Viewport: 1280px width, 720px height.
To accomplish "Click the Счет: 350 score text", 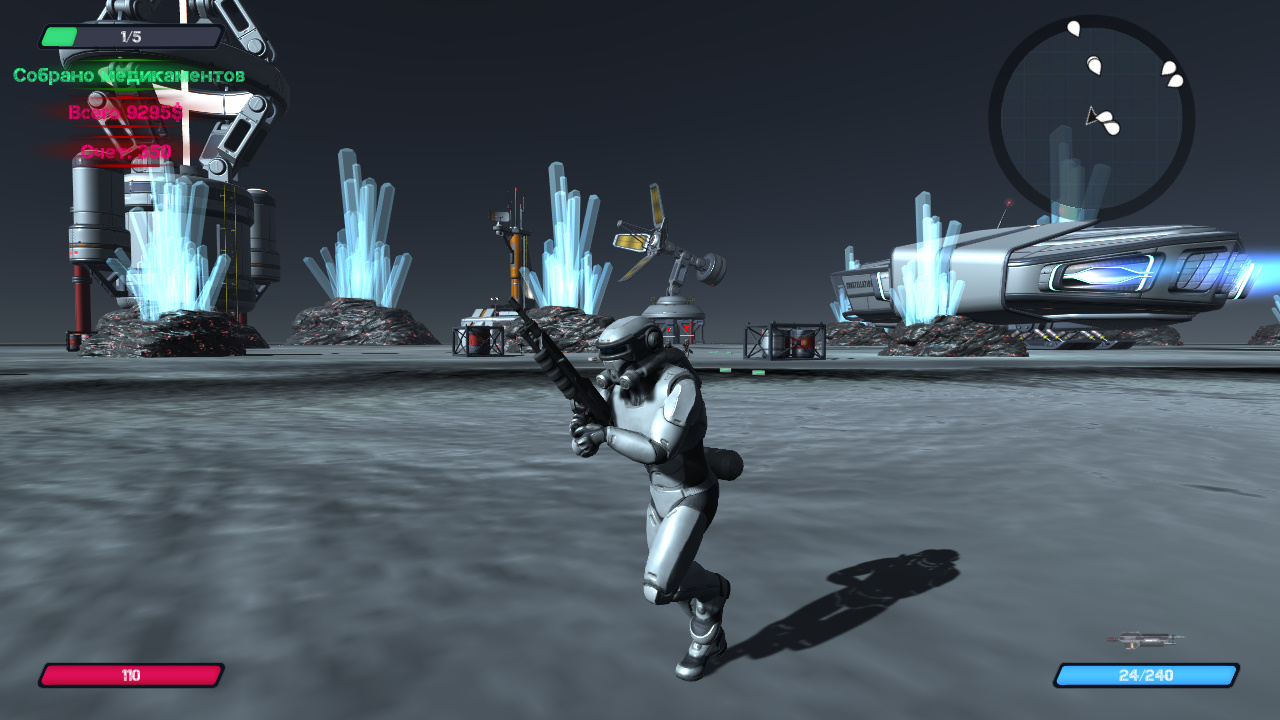I will pos(125,150).
